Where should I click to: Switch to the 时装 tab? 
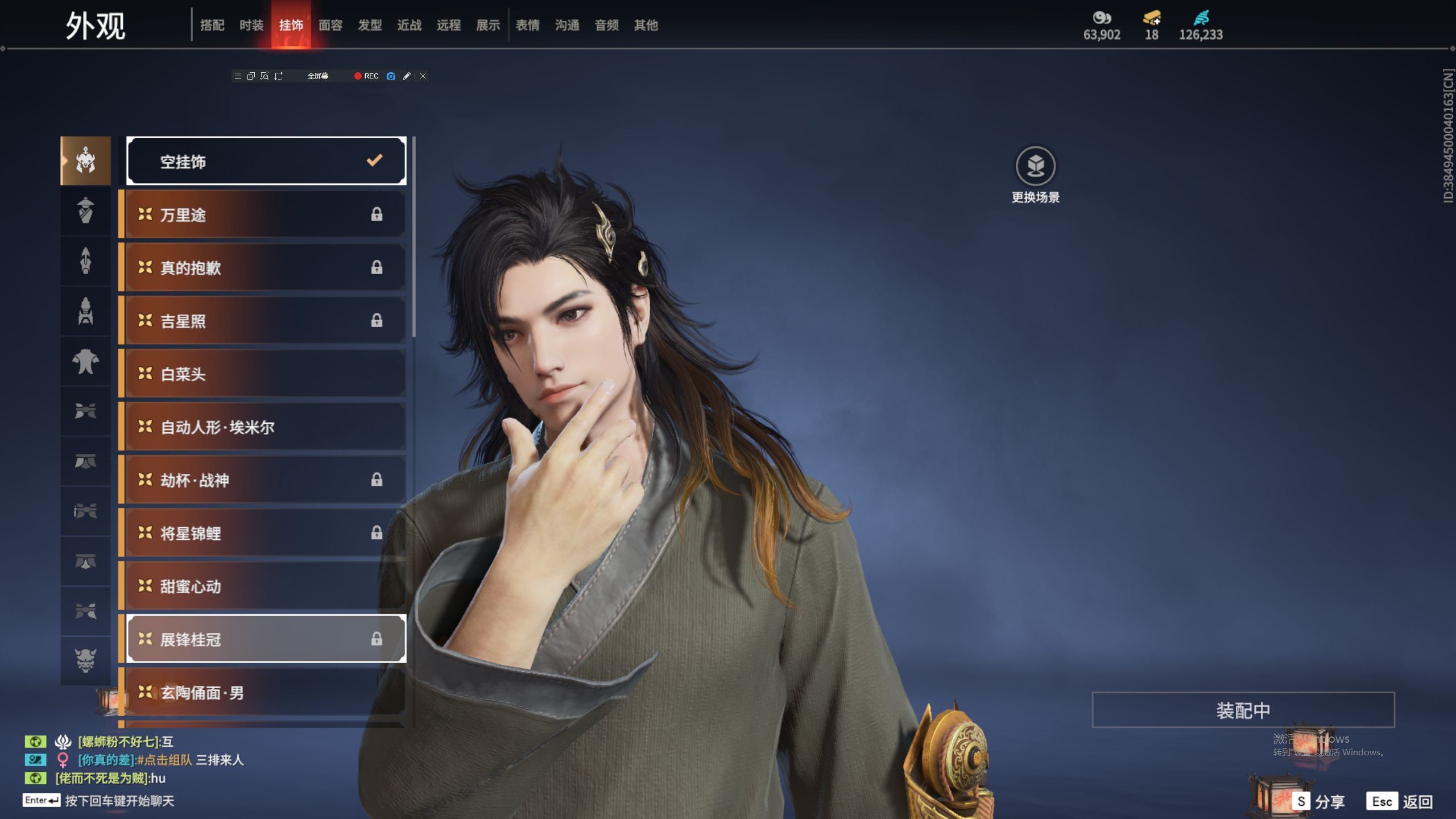coord(251,25)
